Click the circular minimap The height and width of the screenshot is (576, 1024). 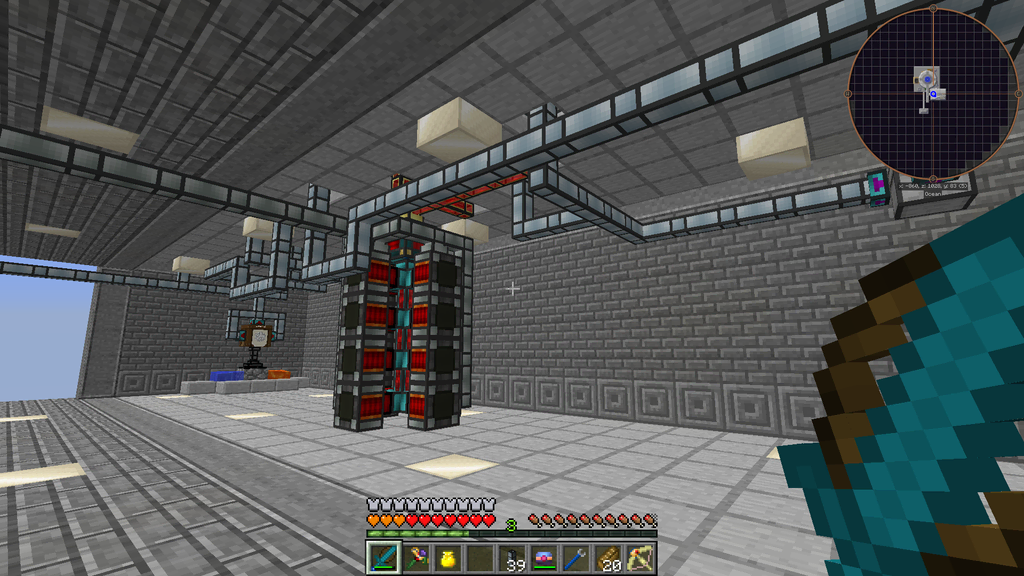click(x=932, y=93)
